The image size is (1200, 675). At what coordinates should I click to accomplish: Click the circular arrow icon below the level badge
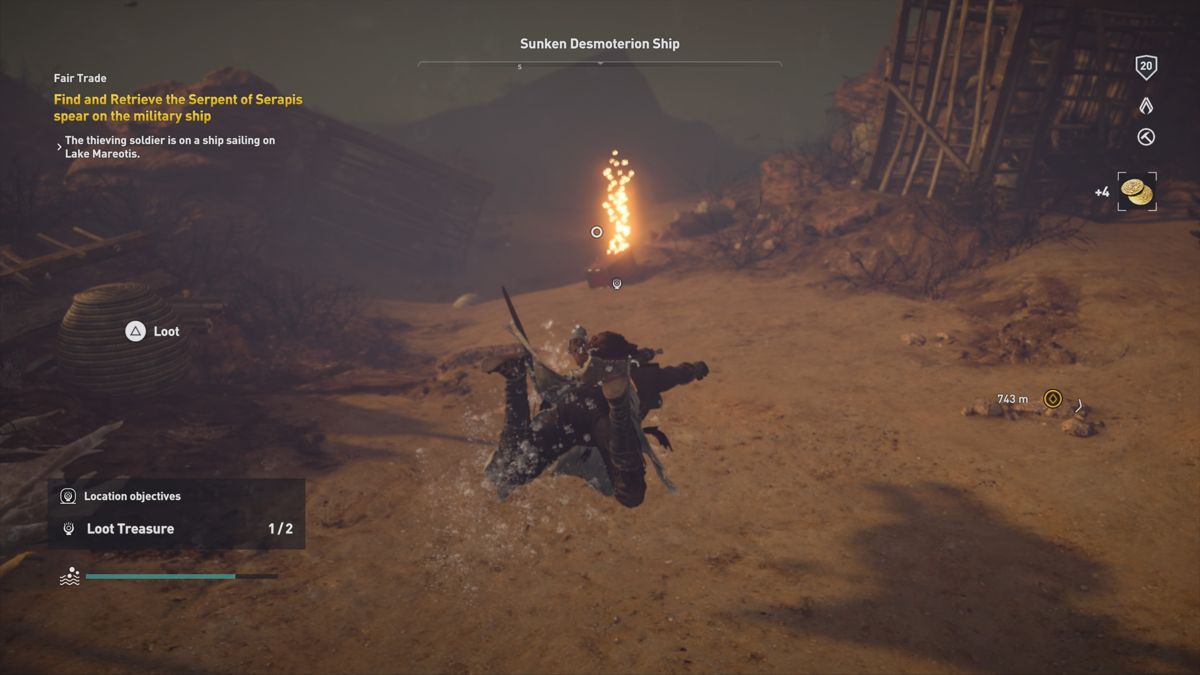point(1146,138)
